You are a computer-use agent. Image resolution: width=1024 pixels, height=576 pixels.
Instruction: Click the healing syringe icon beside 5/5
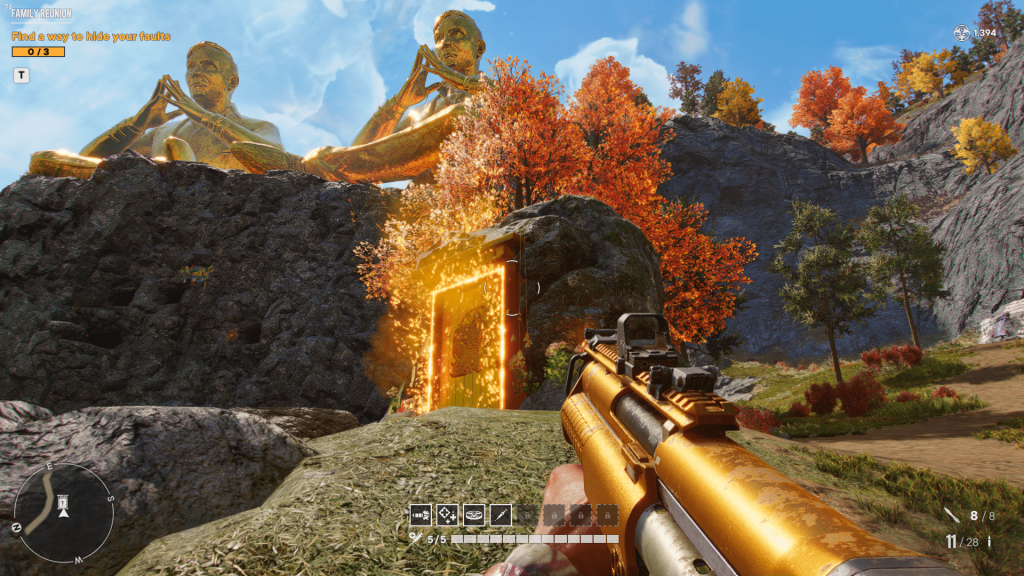414,538
